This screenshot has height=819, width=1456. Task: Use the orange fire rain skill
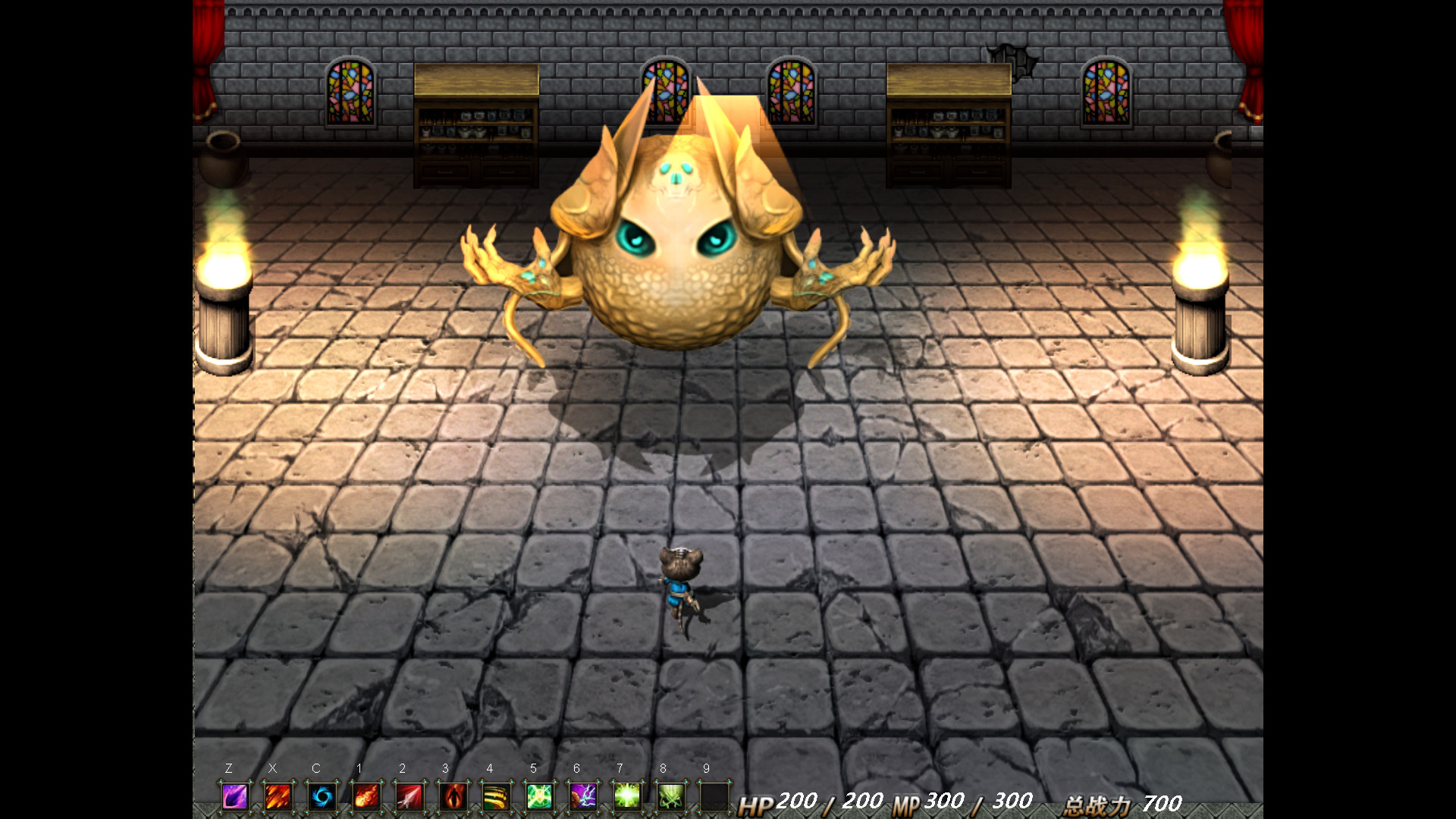[x=278, y=796]
